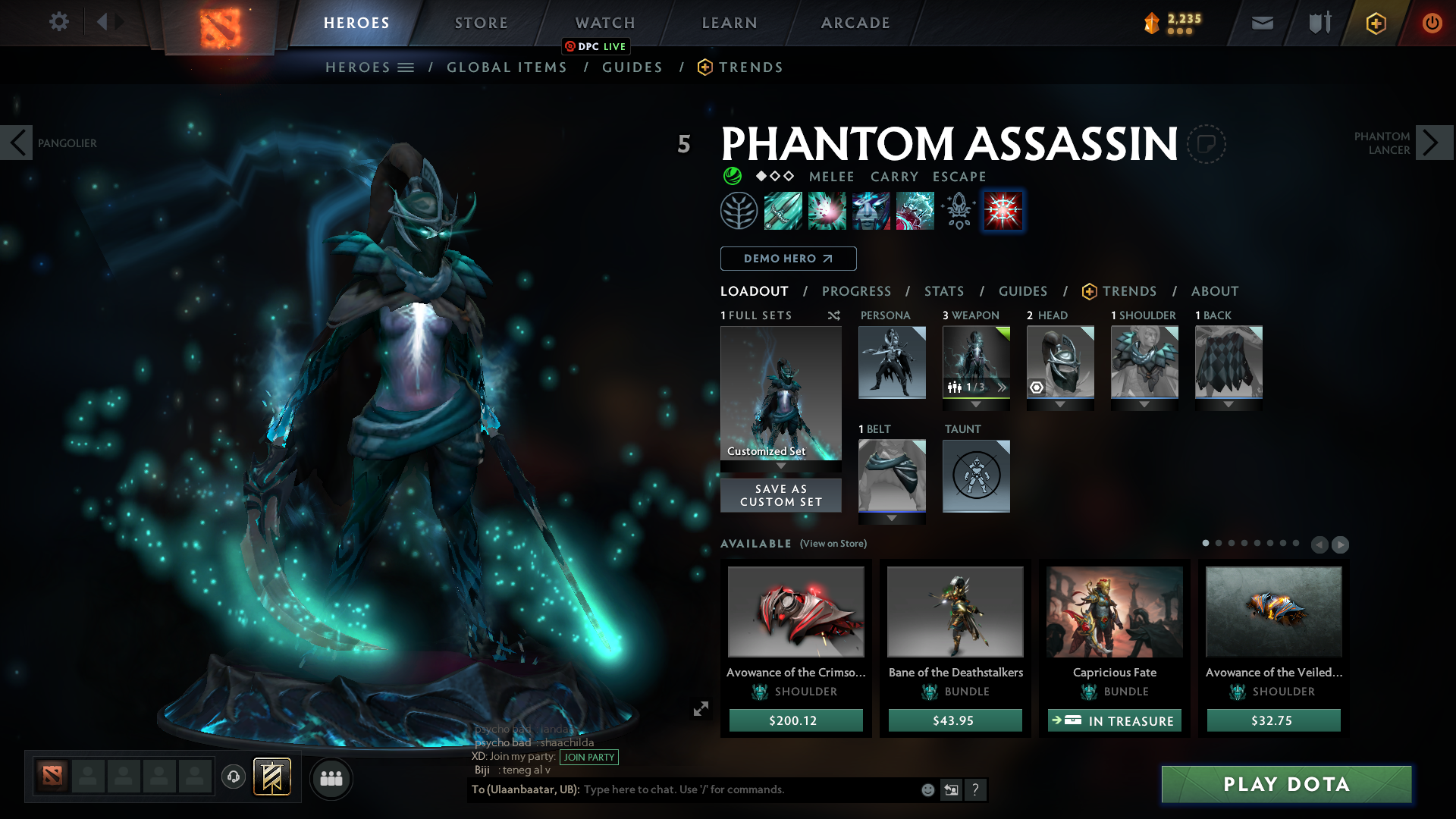The height and width of the screenshot is (819, 1456).
Task: Switch to the STATS tab
Action: tap(944, 291)
